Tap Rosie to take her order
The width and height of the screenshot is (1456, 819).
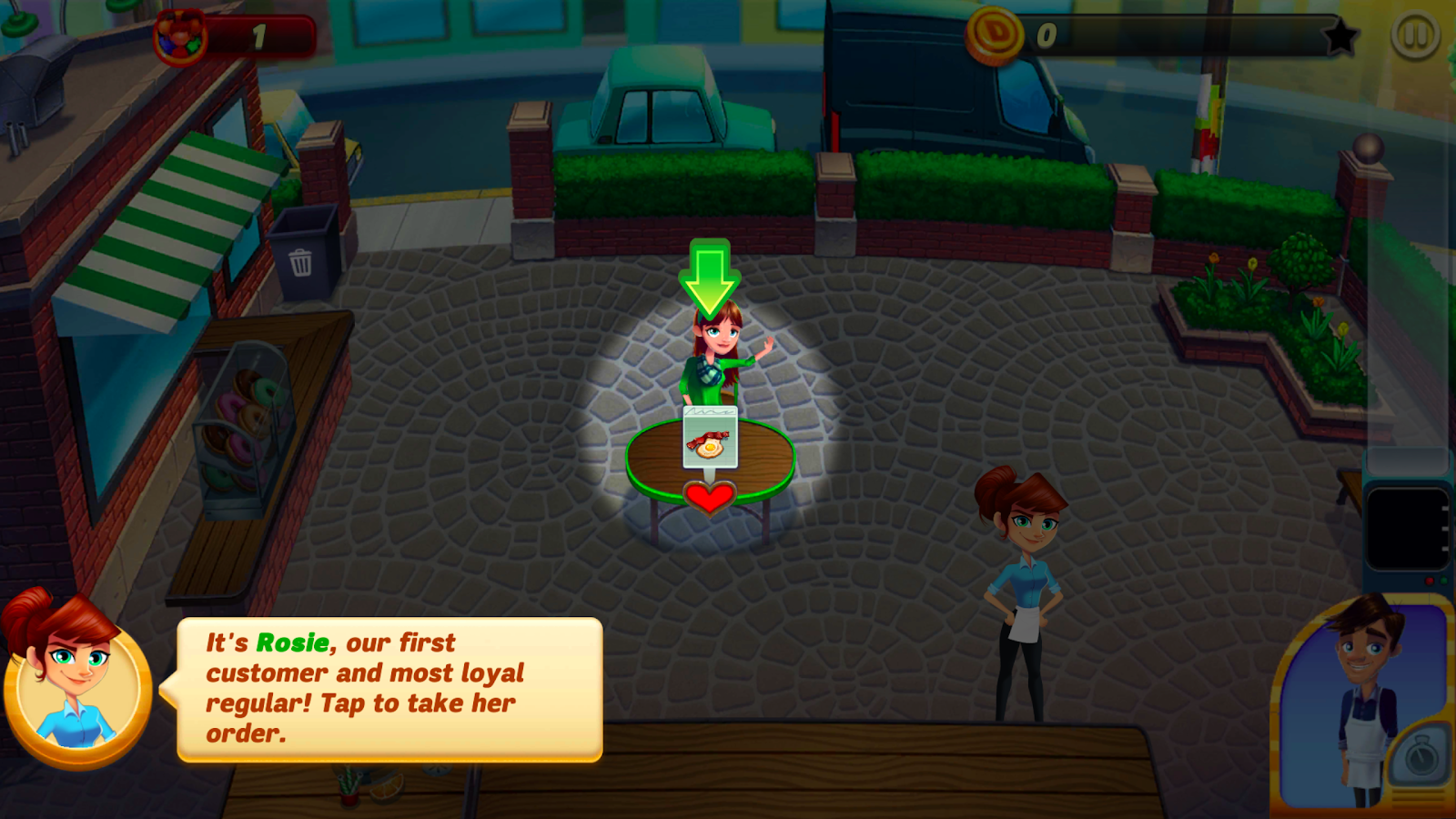point(719,357)
